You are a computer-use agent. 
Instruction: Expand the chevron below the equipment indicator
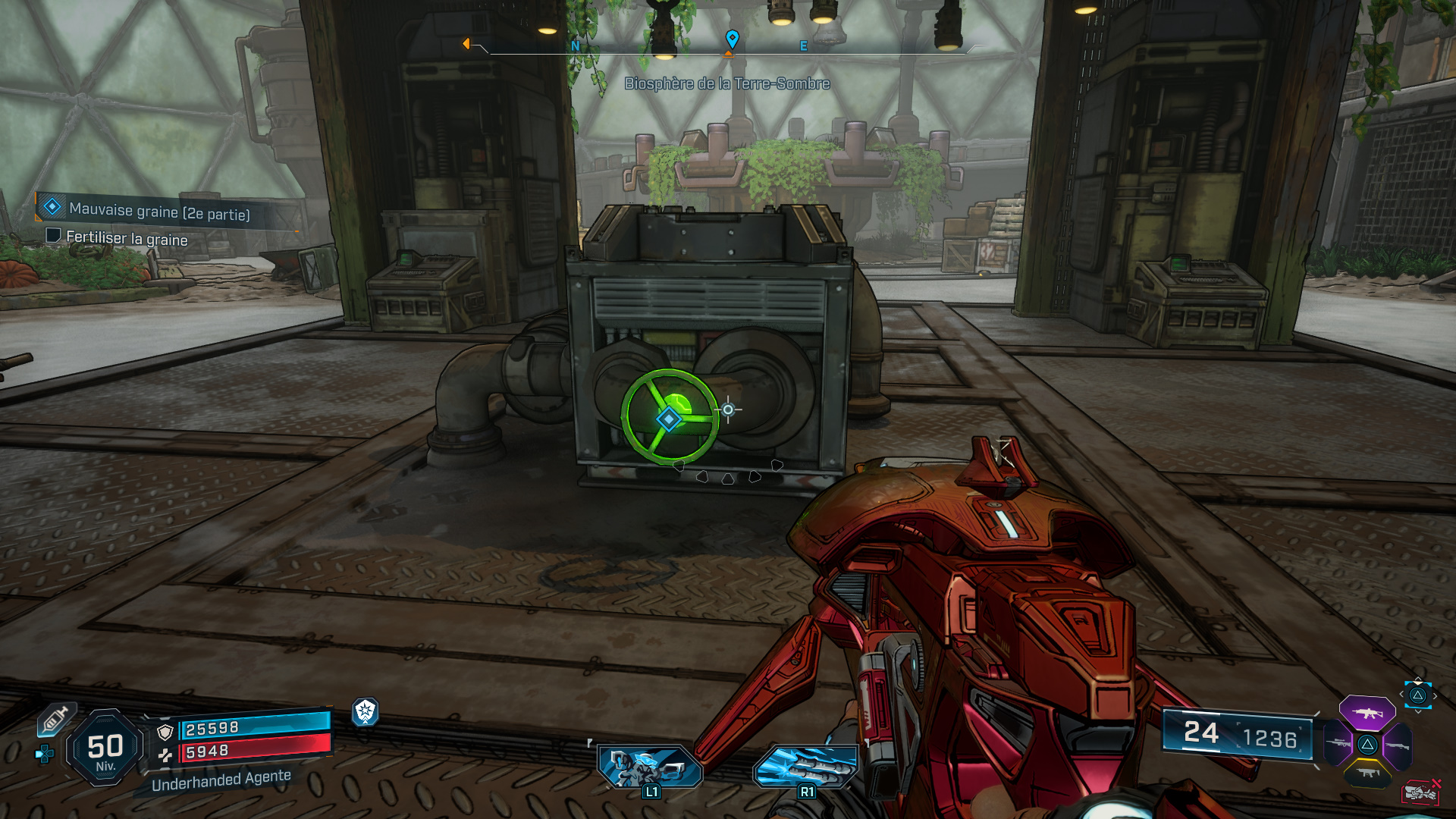pyautogui.click(x=1418, y=711)
